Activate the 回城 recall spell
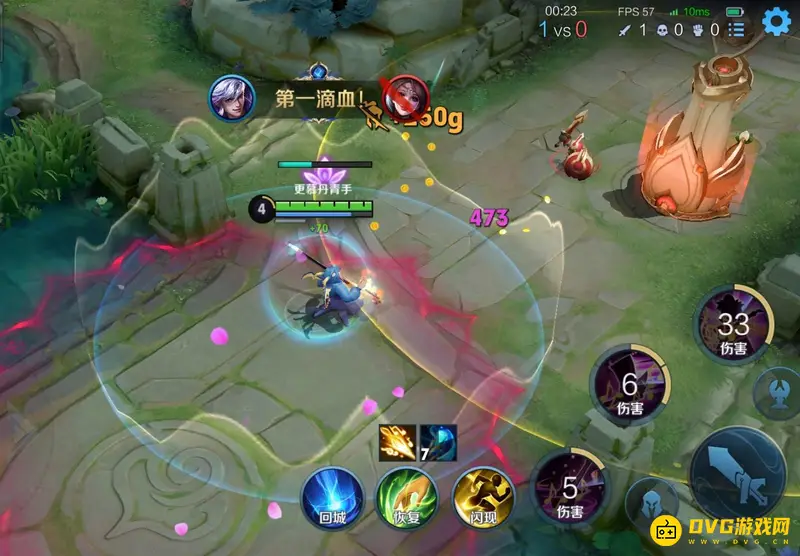The height and width of the screenshot is (556, 800). pyautogui.click(x=332, y=496)
